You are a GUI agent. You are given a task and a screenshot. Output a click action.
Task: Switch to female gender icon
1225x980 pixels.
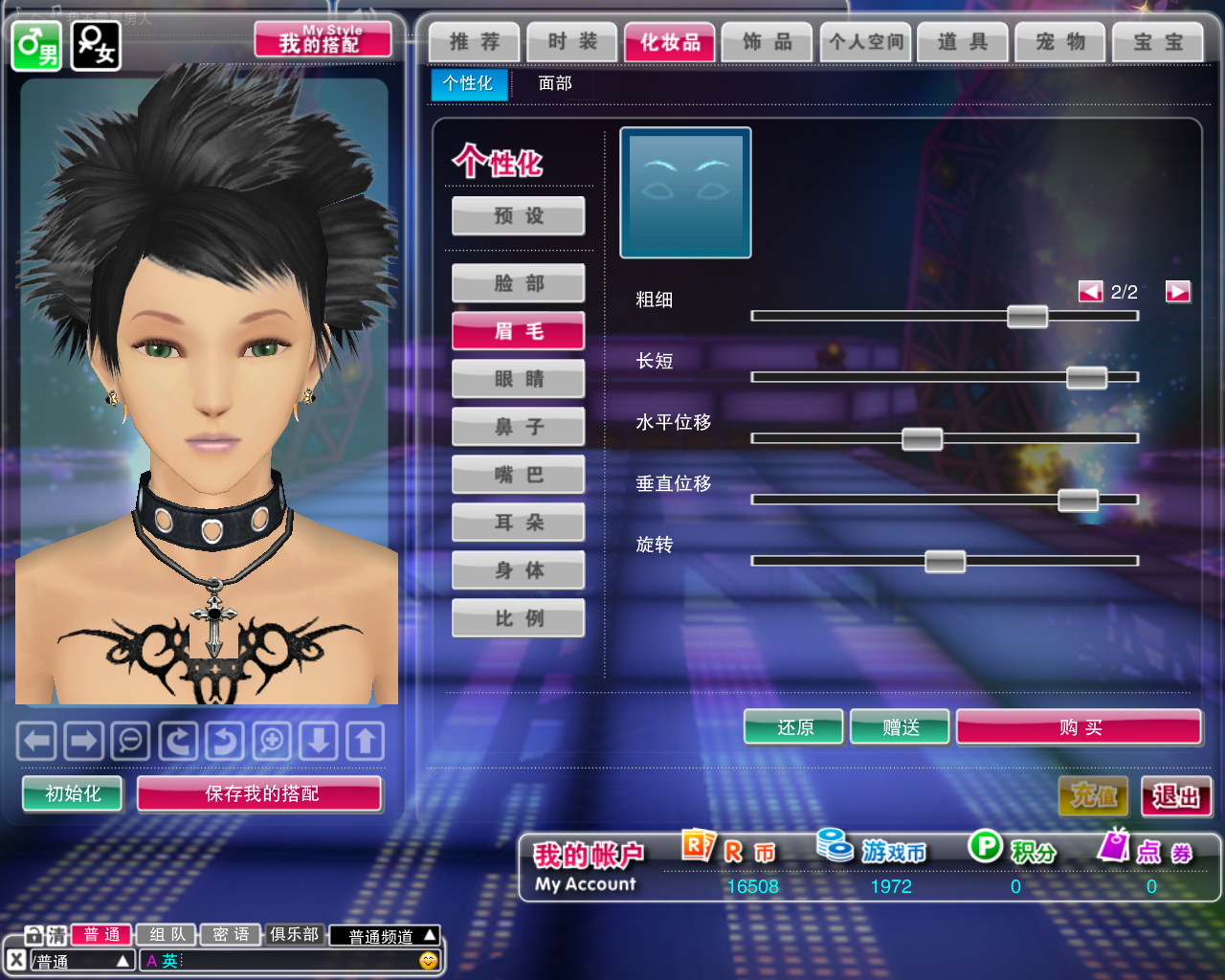coord(96,45)
